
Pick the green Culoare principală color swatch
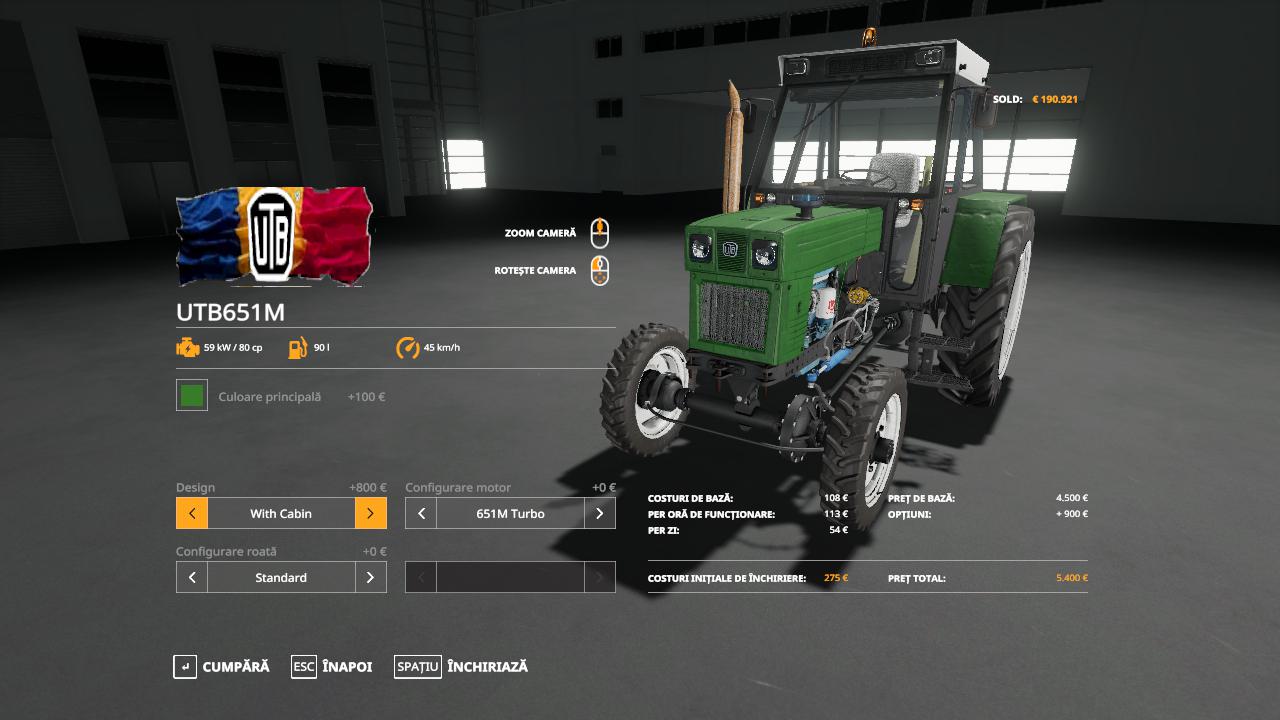click(x=192, y=396)
